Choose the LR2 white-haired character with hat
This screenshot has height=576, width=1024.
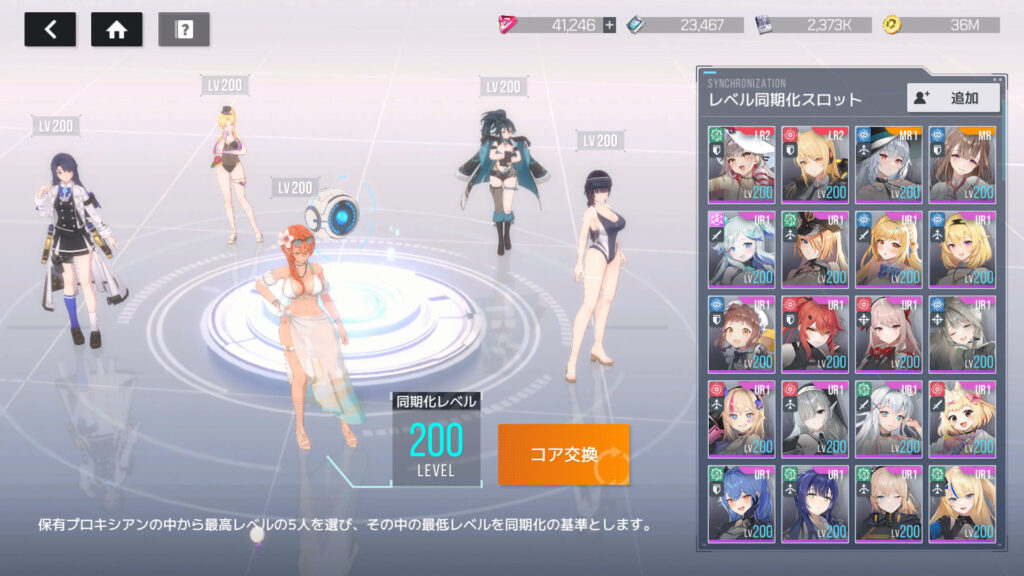741,165
